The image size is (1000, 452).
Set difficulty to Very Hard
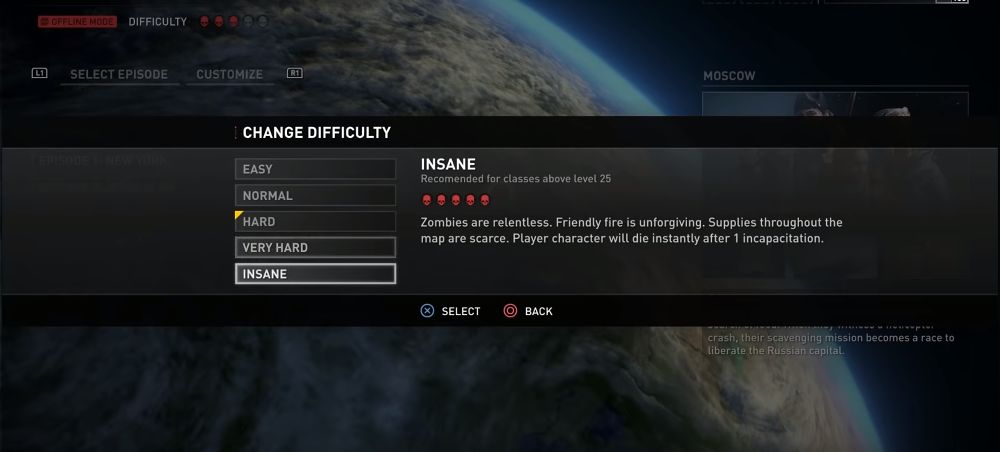[x=315, y=248]
